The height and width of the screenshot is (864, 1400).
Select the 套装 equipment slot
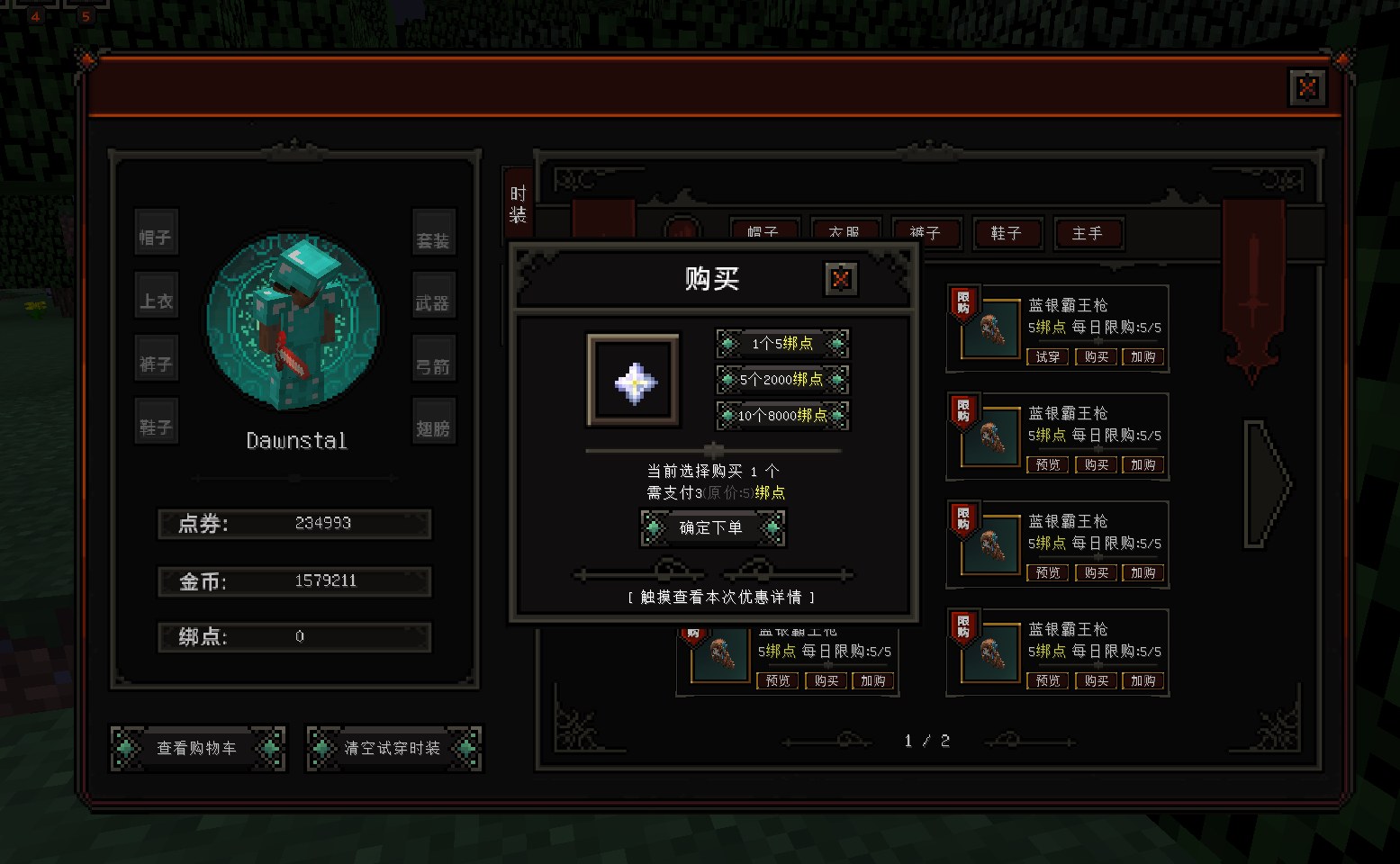(x=433, y=240)
